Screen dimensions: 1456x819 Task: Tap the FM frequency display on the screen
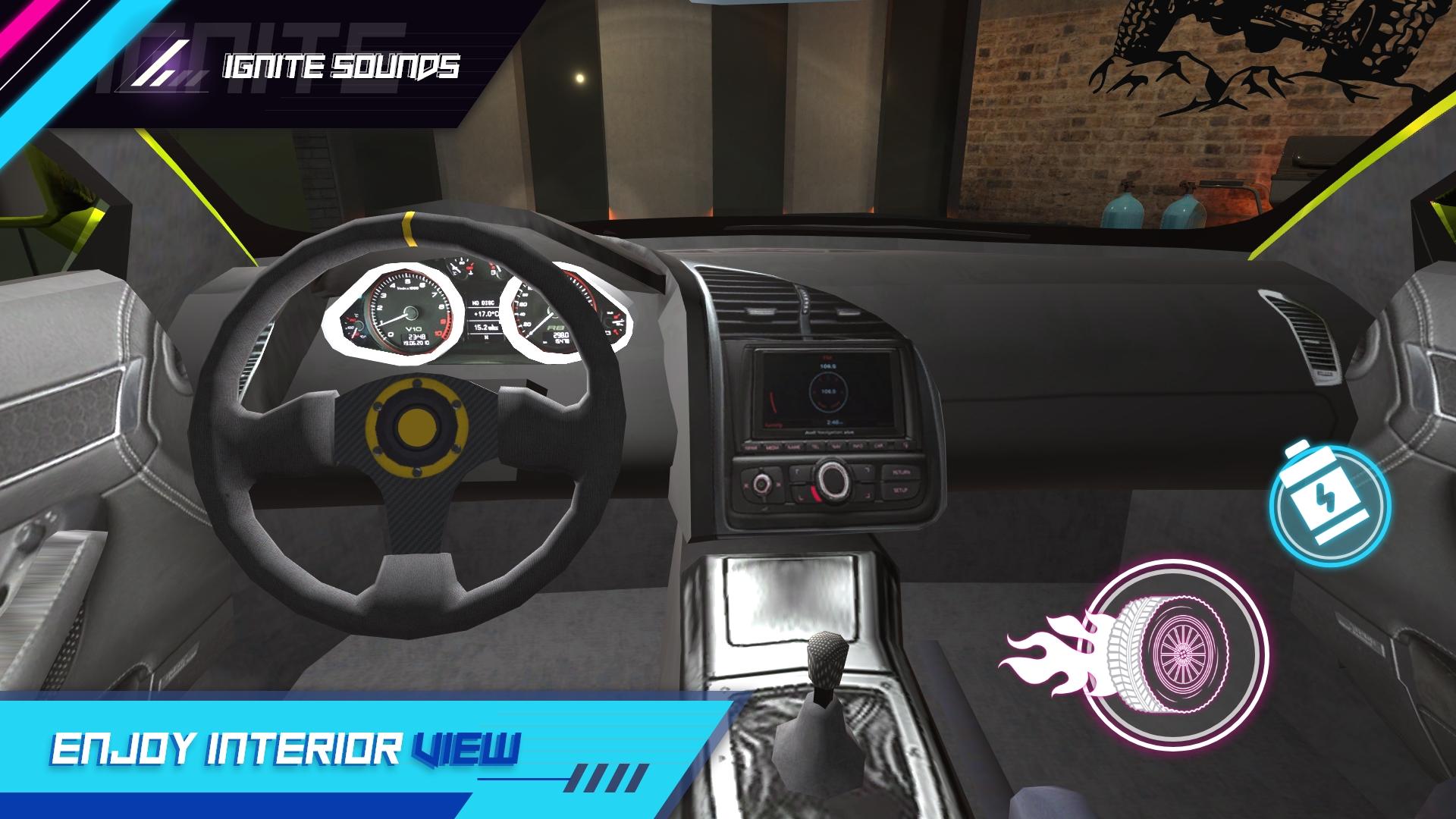pyautogui.click(x=827, y=366)
